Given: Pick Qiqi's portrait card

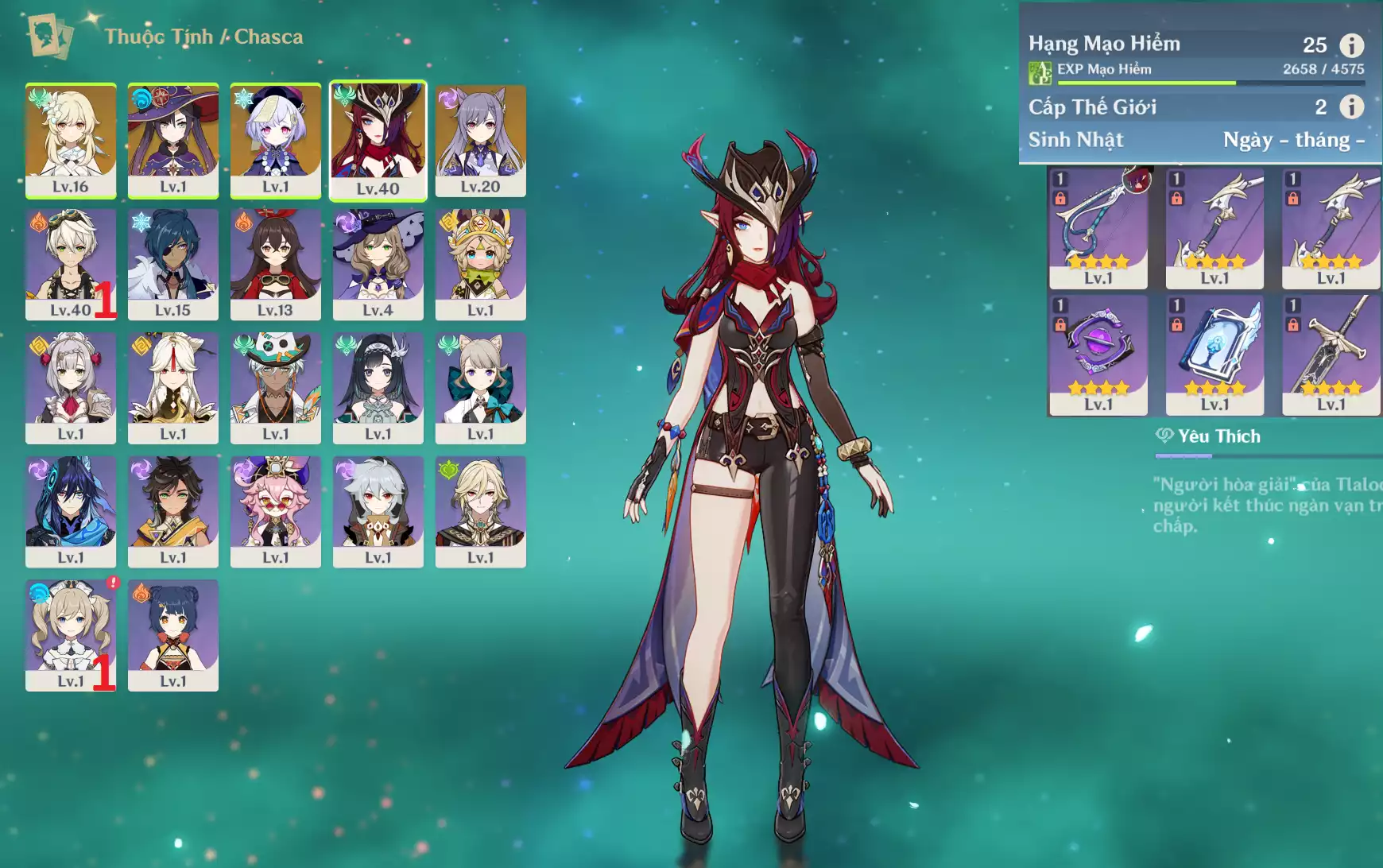Looking at the screenshot, I should 276,140.
